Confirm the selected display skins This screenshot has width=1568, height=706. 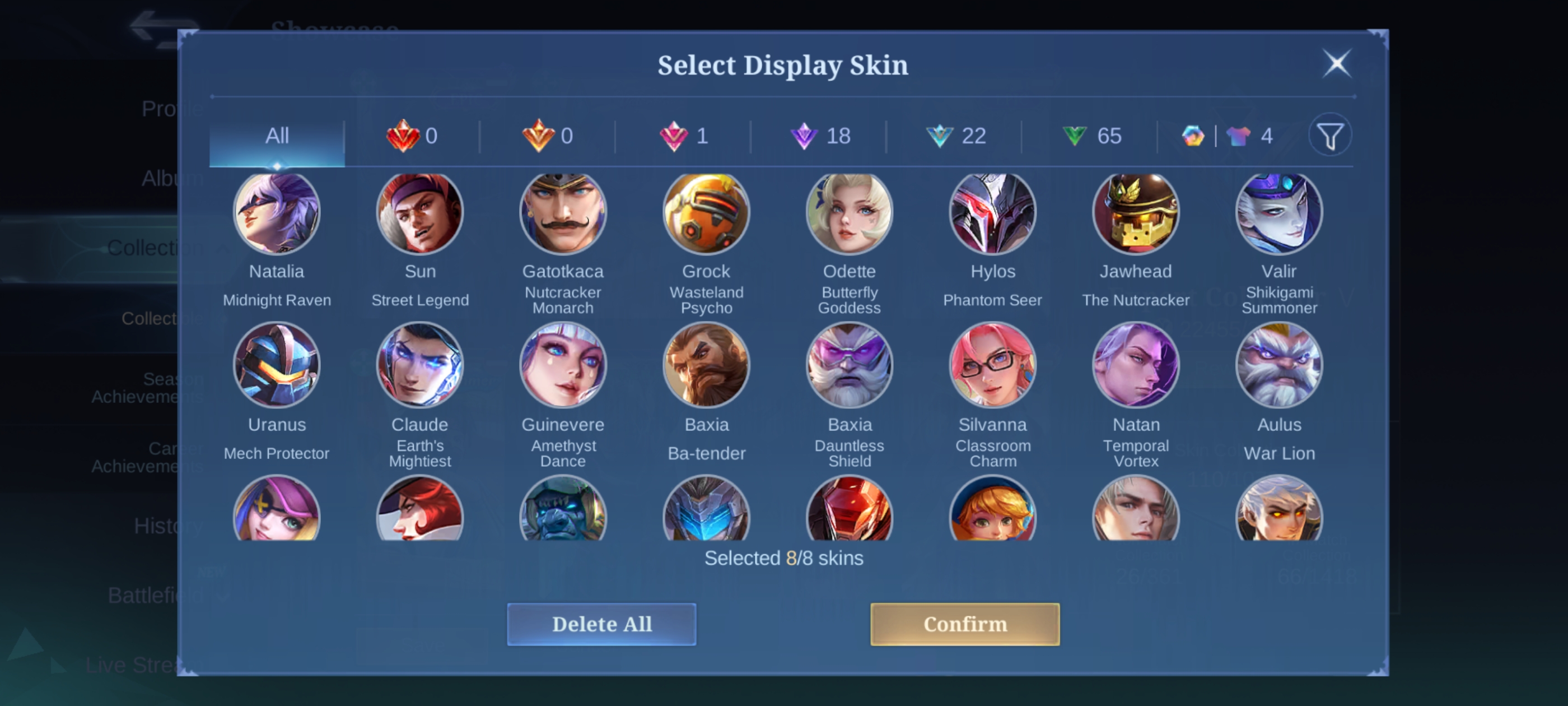[x=965, y=624]
